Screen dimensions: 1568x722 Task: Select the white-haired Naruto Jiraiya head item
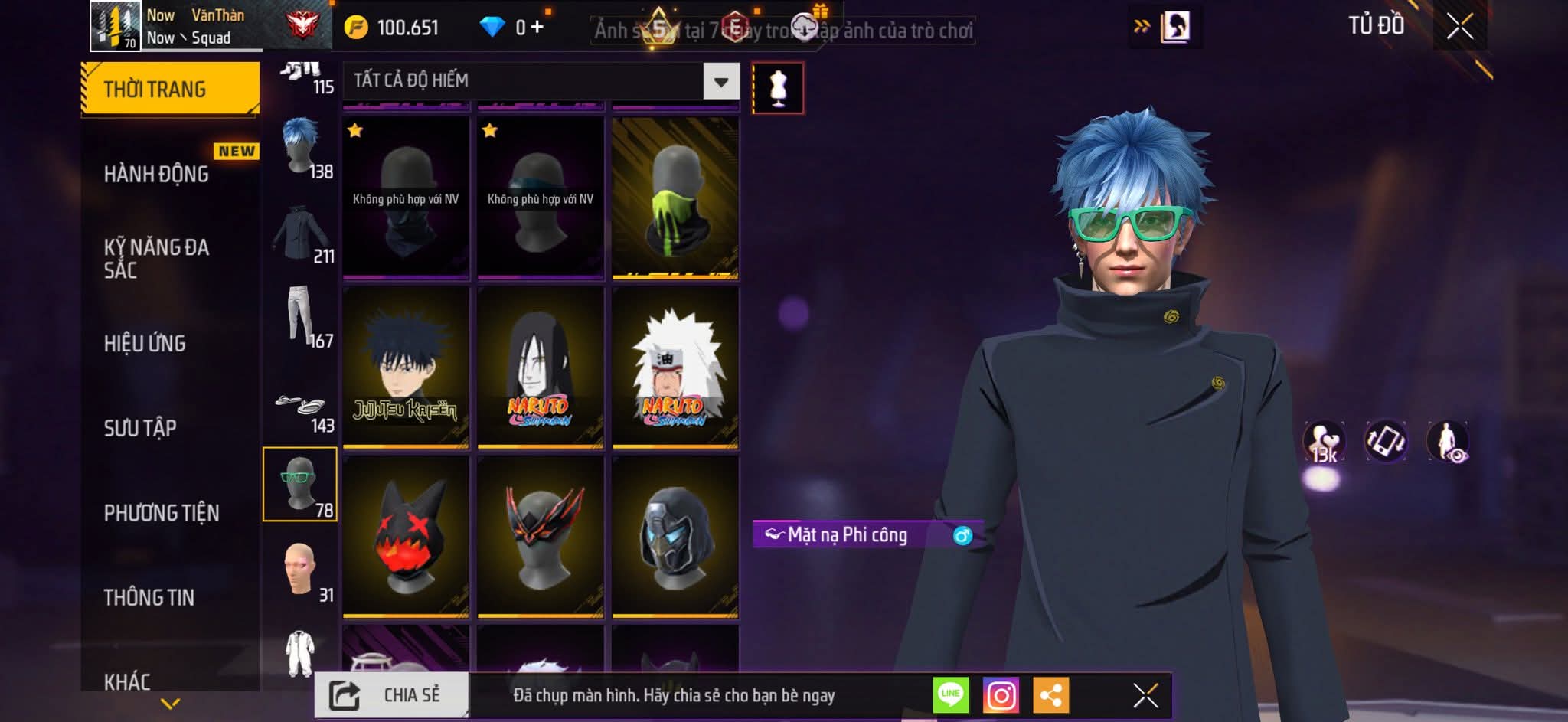point(675,367)
